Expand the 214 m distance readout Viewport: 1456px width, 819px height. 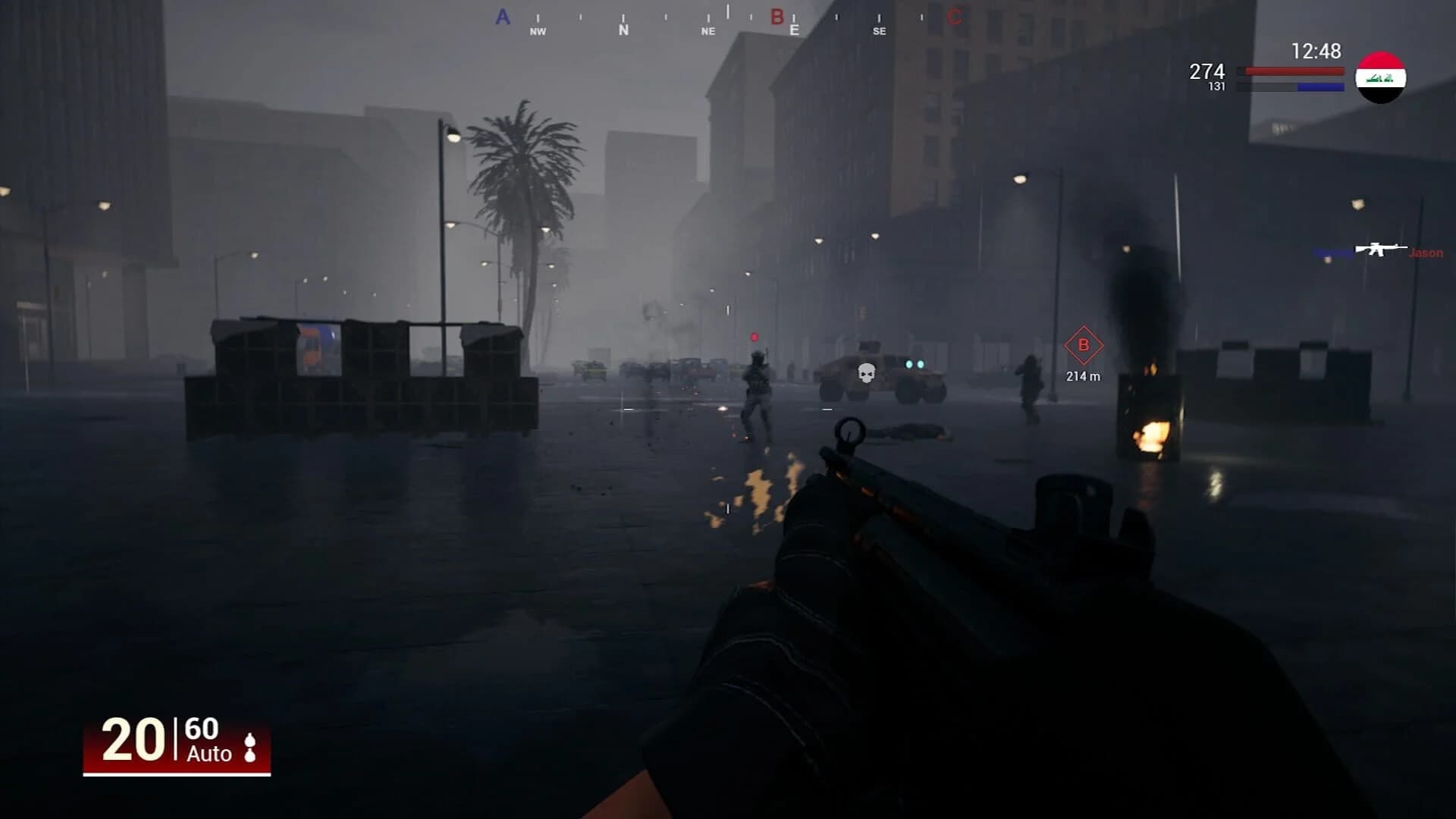(x=1082, y=375)
